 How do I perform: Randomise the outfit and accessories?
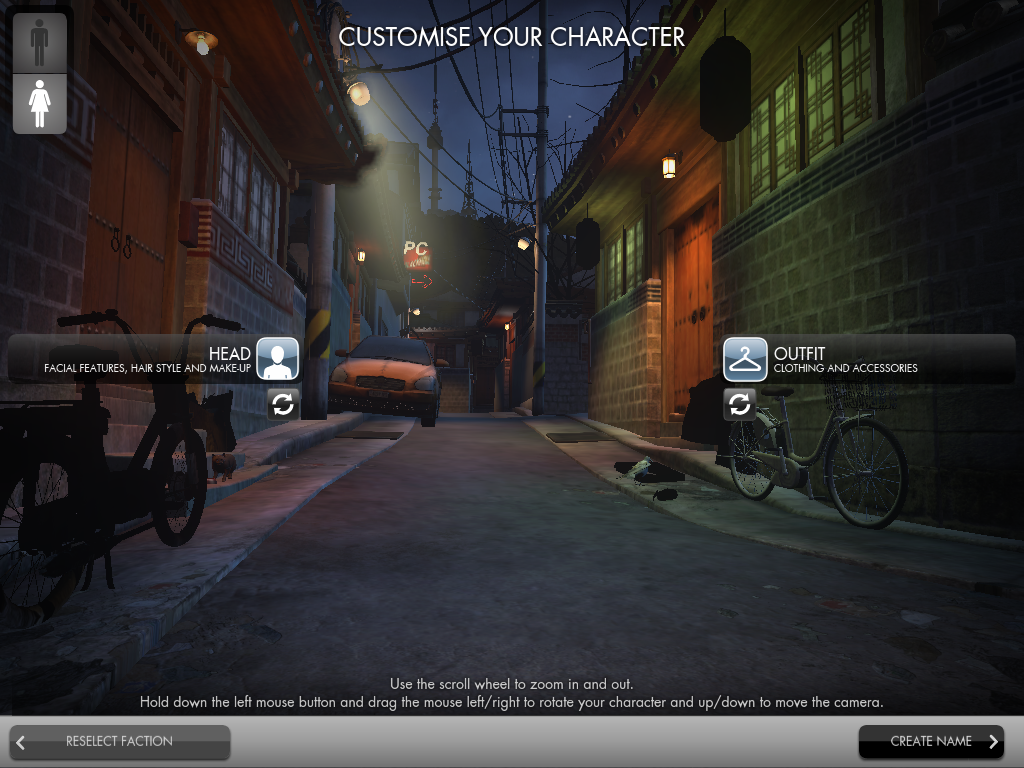739,404
